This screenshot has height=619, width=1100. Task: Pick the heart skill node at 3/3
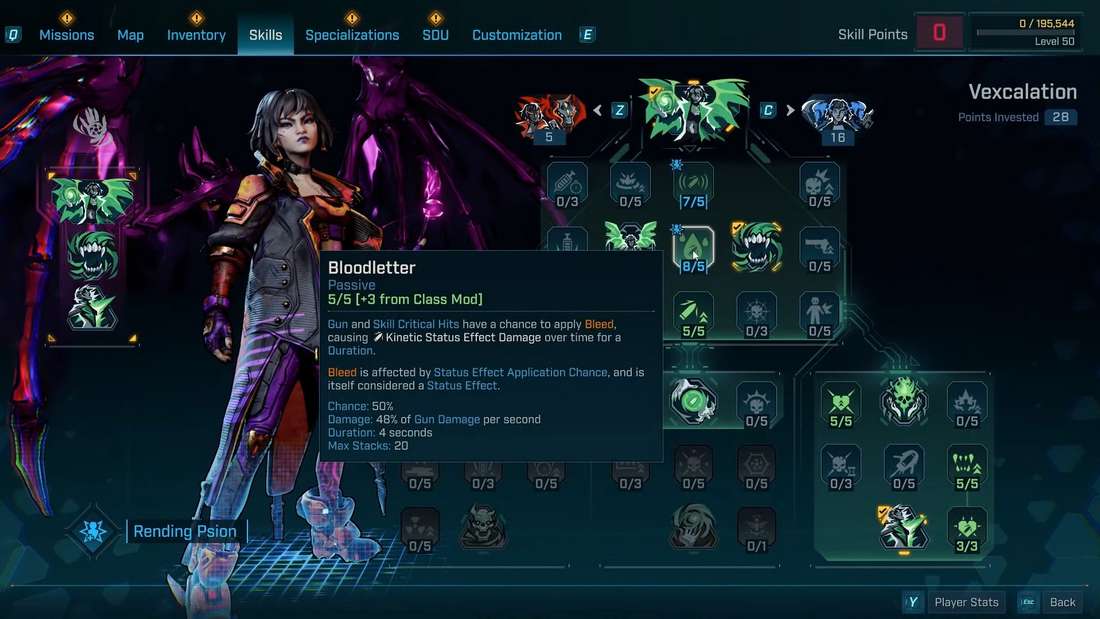[x=967, y=528]
